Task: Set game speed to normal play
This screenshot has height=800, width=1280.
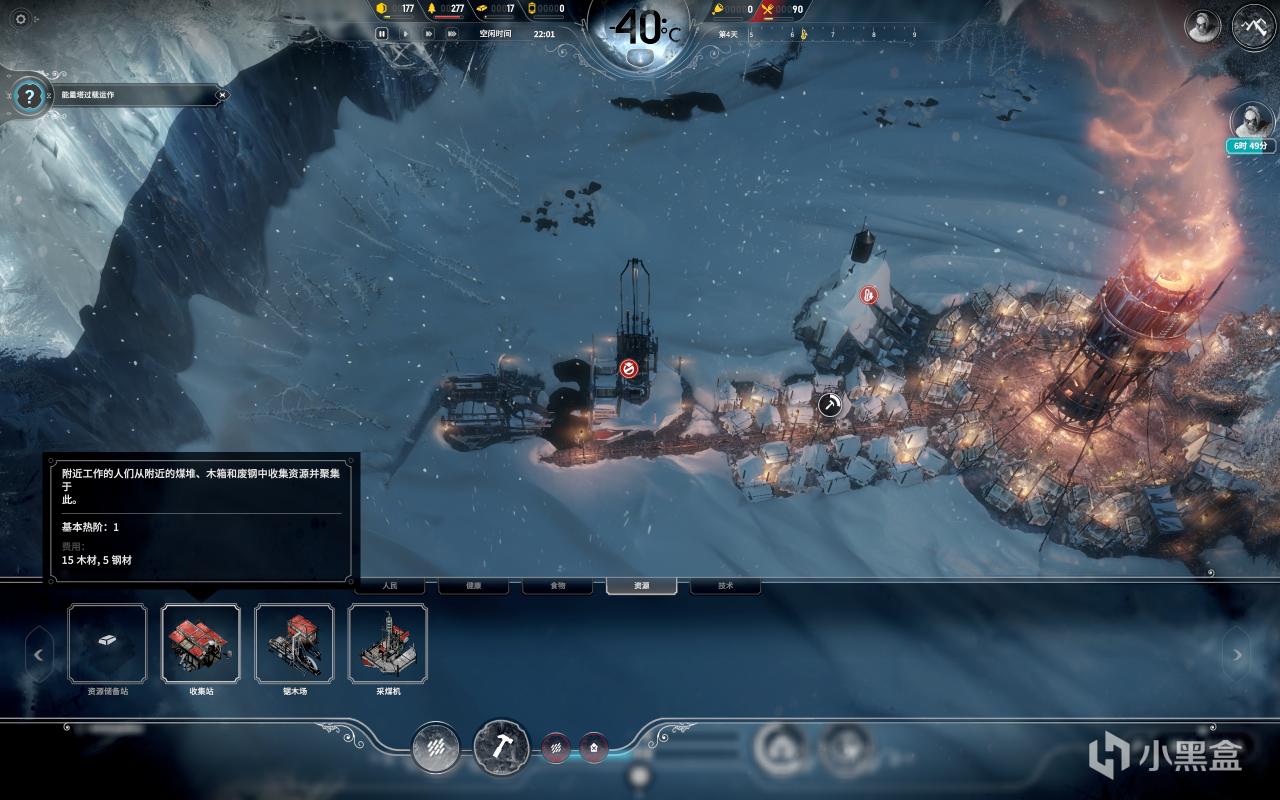Action: coord(405,33)
